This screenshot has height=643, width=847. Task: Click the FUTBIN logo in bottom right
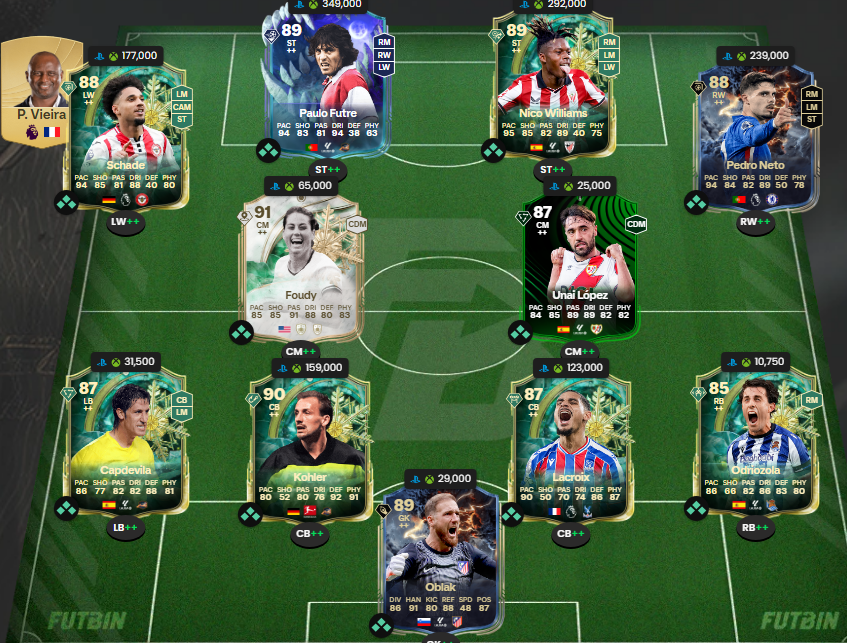(798, 620)
